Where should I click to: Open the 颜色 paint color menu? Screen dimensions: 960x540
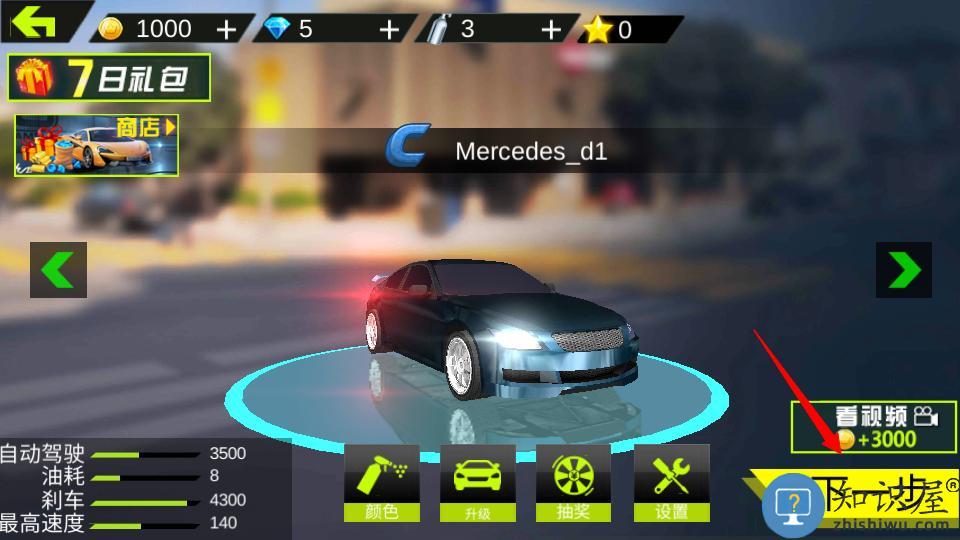click(x=381, y=483)
